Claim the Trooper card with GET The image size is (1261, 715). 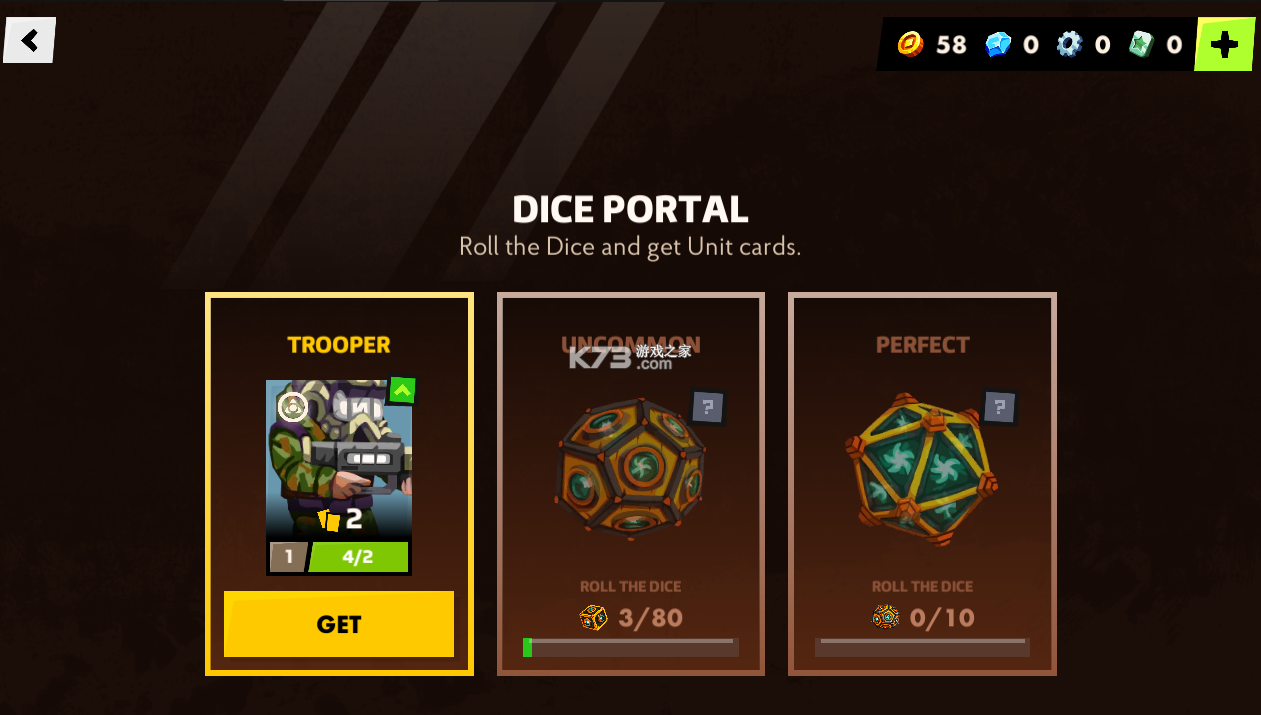[339, 624]
